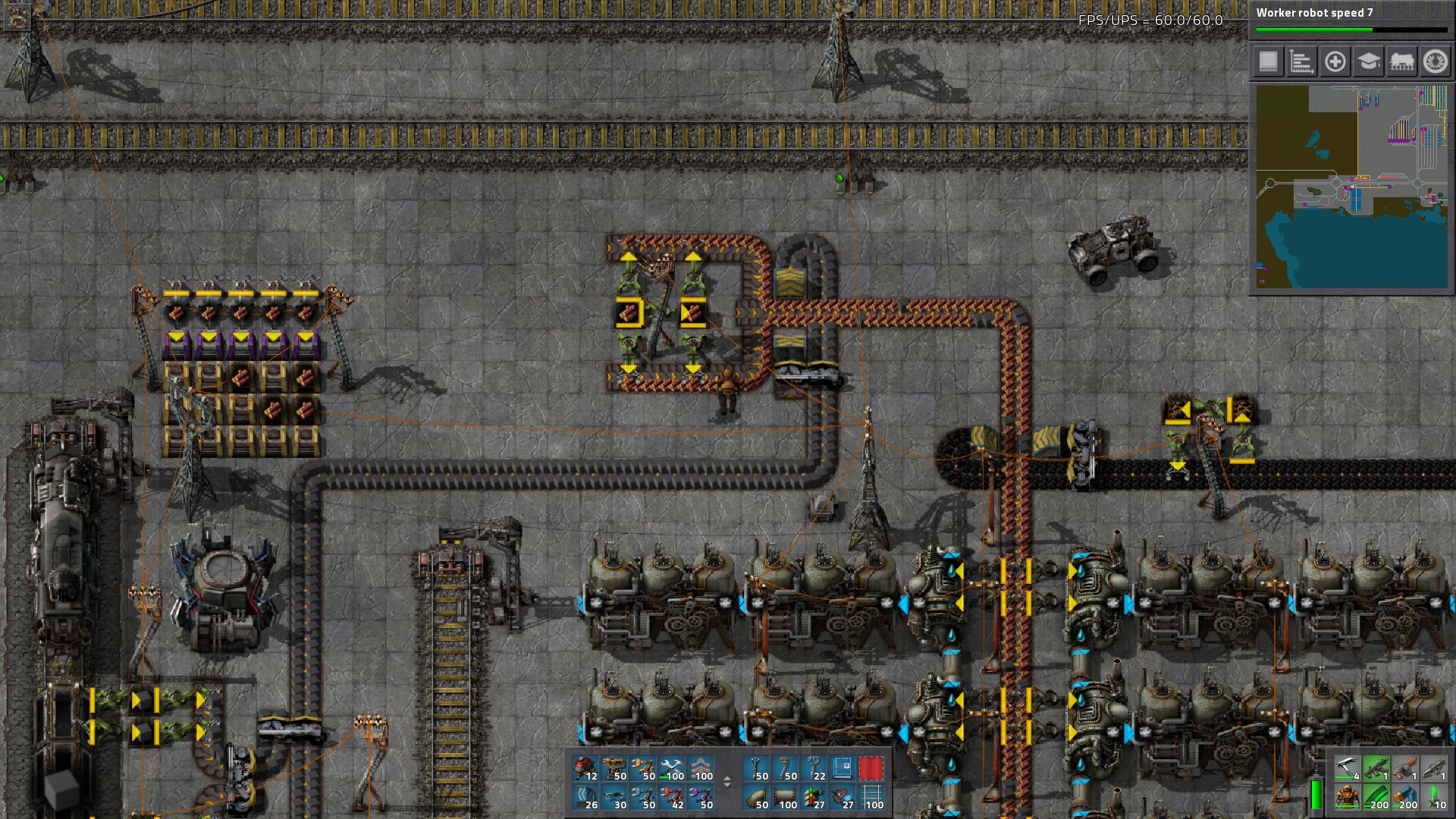Pick the purple inserter hotbar slot
Viewport: 1456px width, 819px height.
coord(701,796)
